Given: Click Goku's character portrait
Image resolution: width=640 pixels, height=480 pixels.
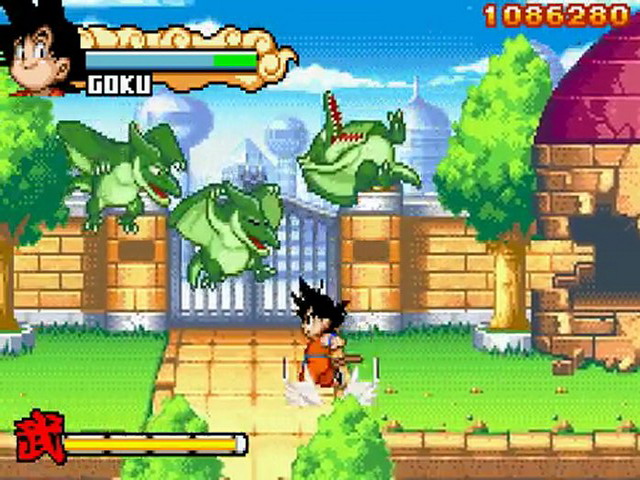Looking at the screenshot, I should (40, 50).
